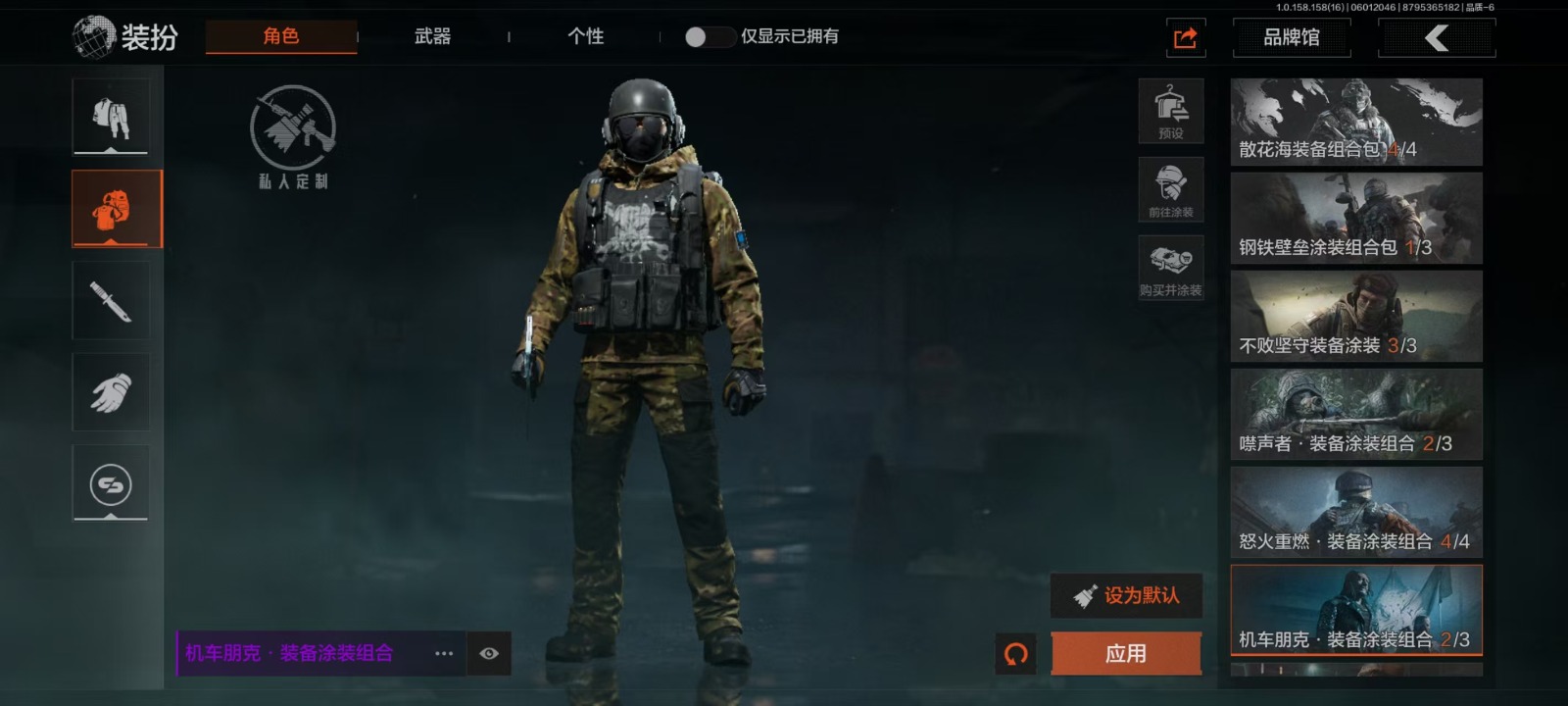Go back with the arrow button
Image resolution: width=1568 pixels, height=706 pixels.
coord(1436,38)
